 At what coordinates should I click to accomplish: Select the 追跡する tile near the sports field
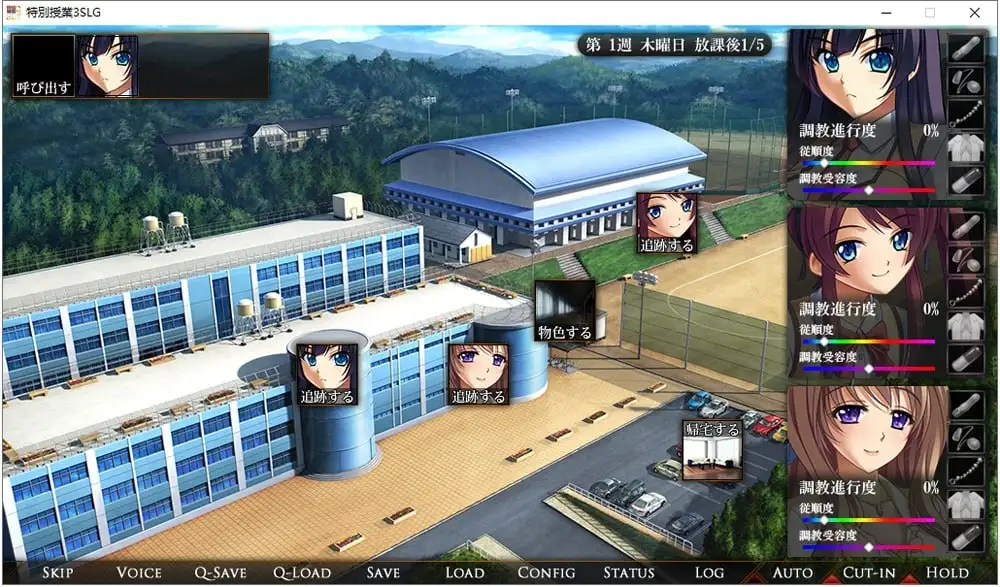[x=666, y=223]
